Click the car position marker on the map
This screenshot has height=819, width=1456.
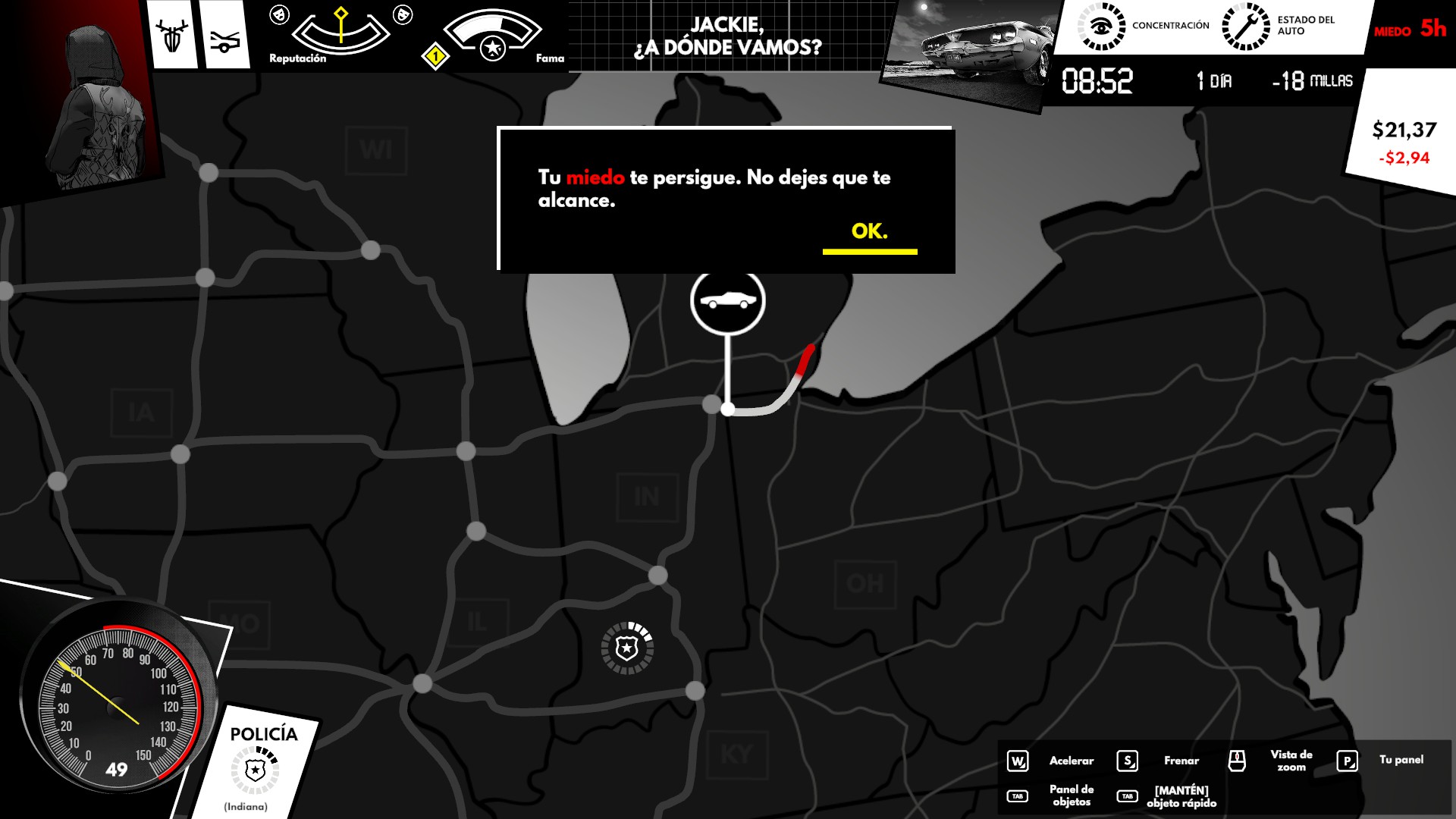coord(728,301)
